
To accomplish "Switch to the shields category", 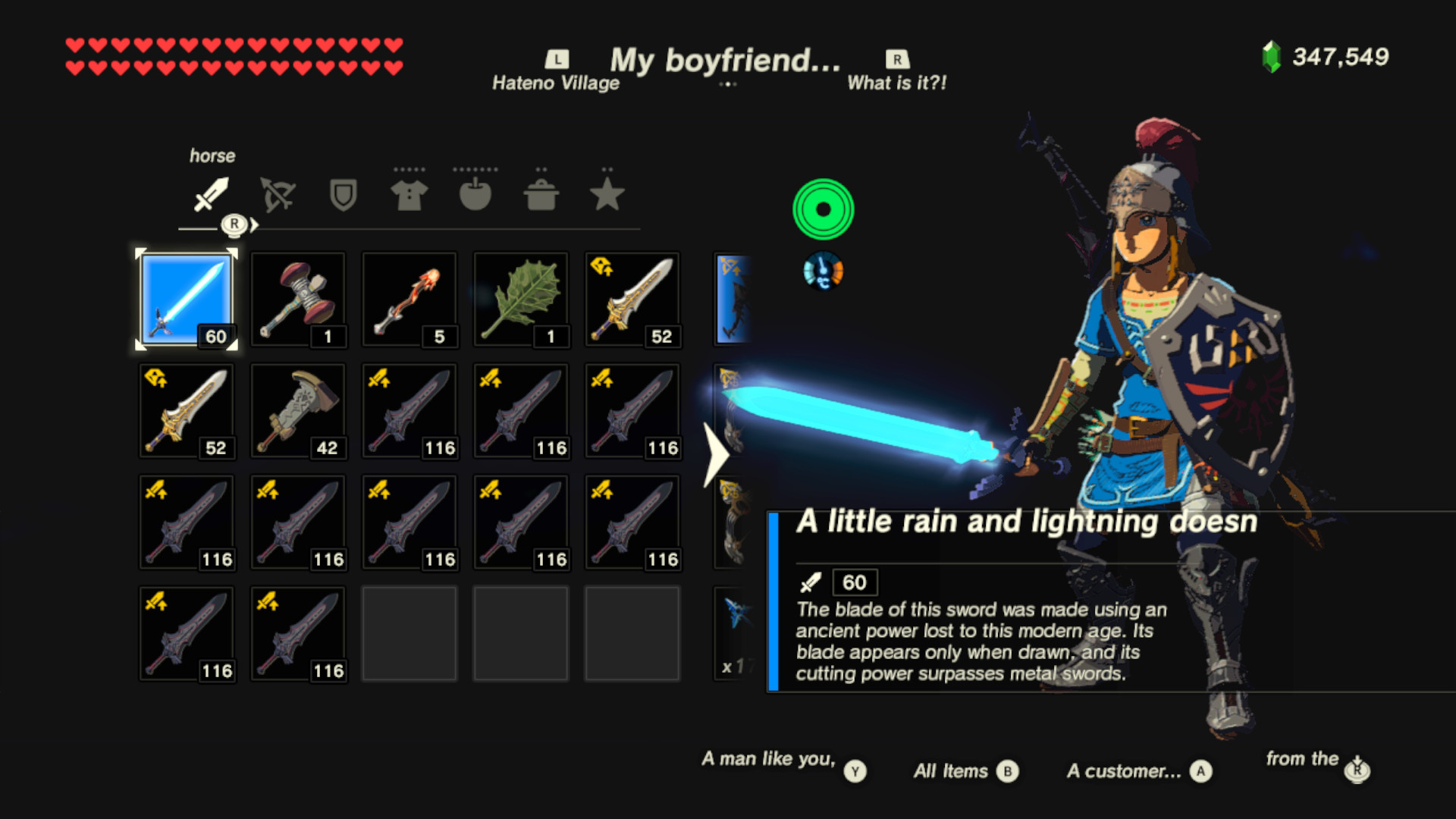I will click(343, 193).
